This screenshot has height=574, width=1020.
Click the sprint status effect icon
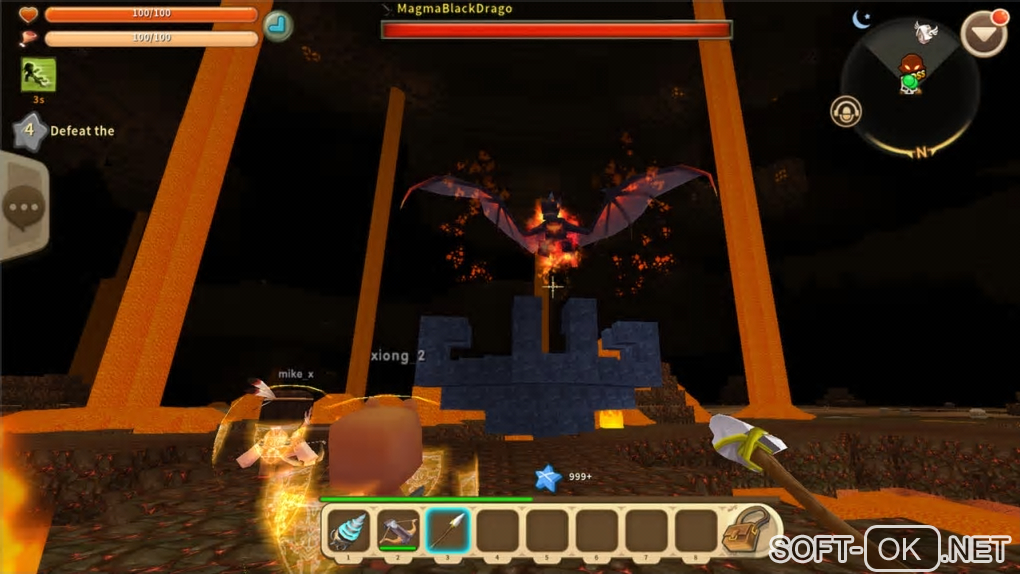tap(38, 74)
